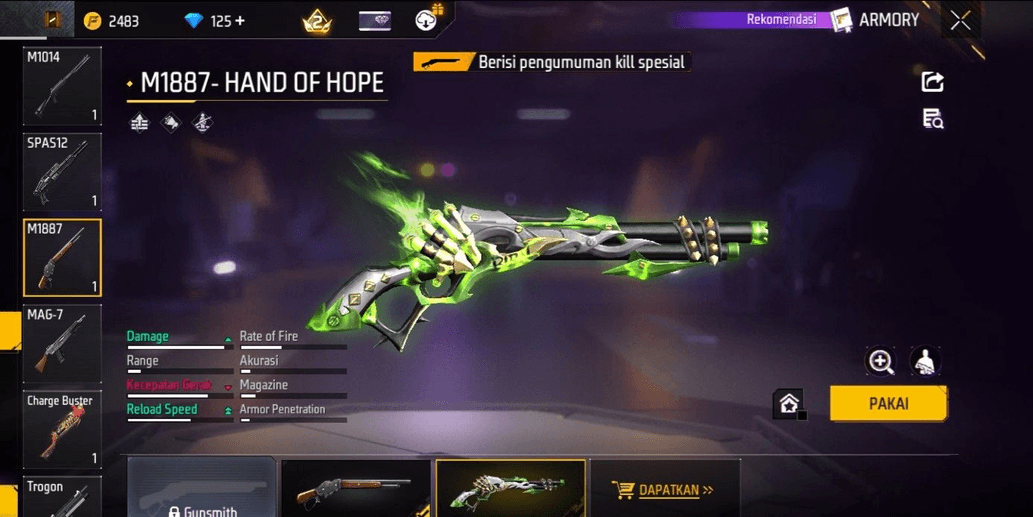The height and width of the screenshot is (517, 1033).
Task: Go back using the top-left arrow
Action: pos(52,19)
